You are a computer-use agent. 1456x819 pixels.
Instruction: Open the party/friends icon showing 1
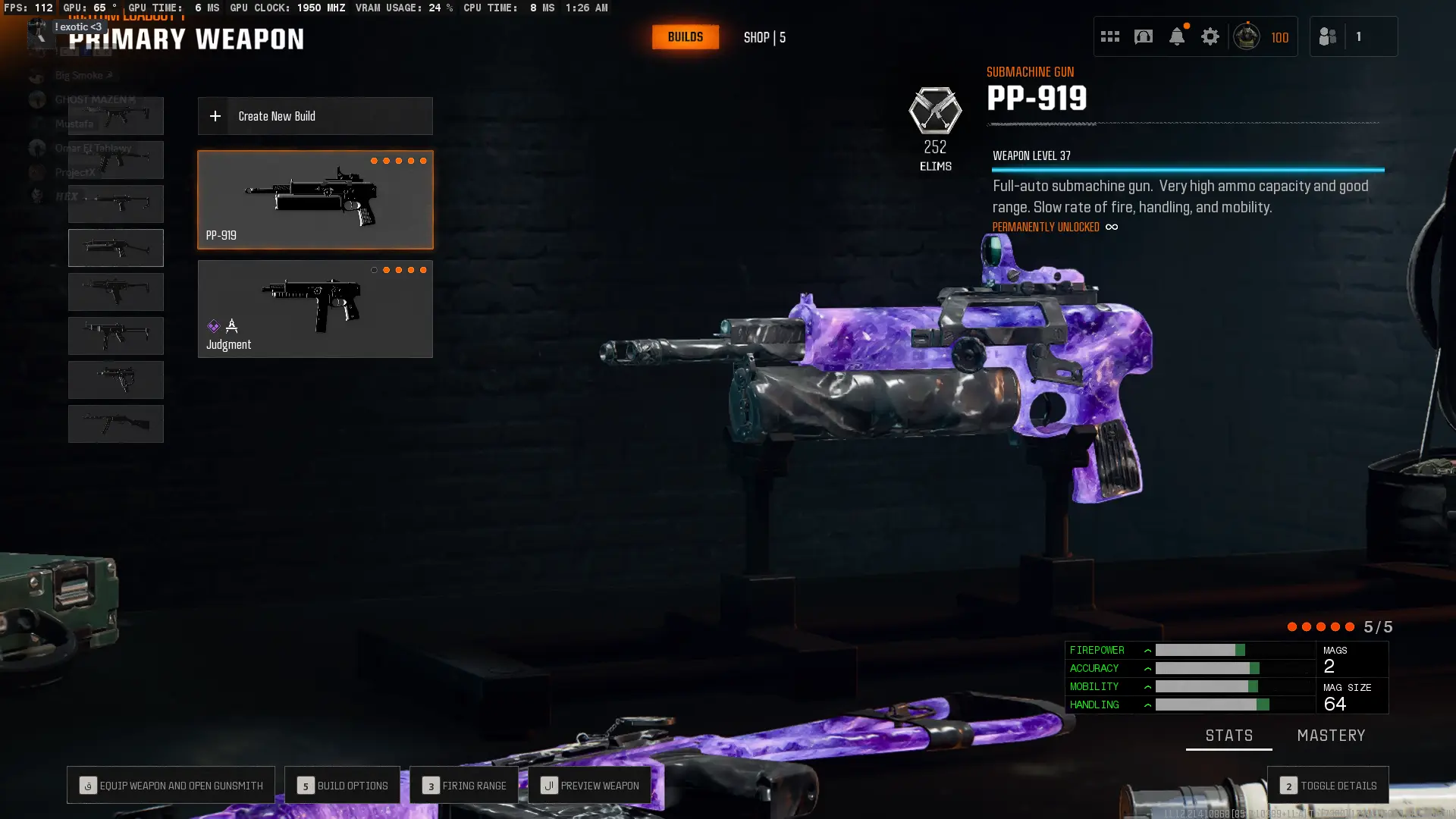[x=1328, y=36]
